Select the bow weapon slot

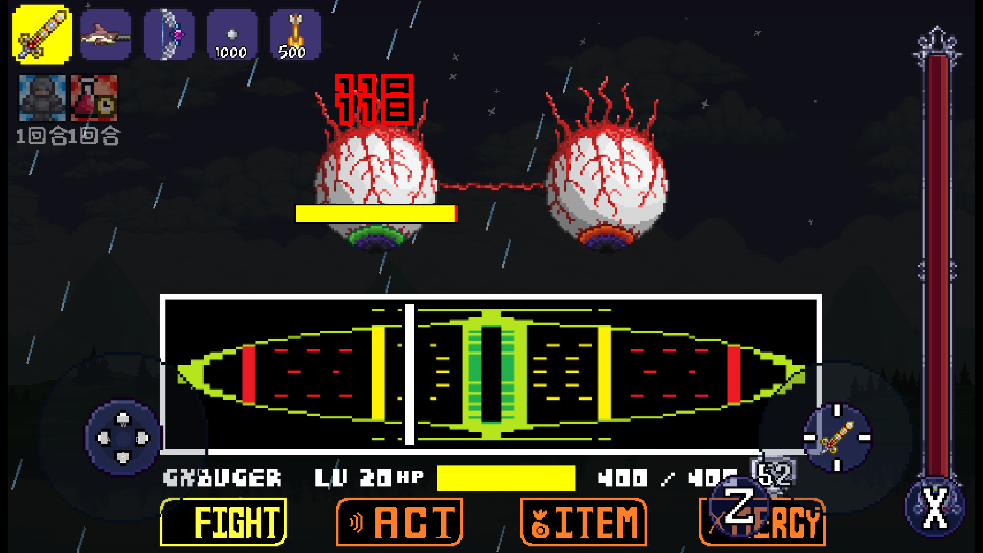[168, 34]
